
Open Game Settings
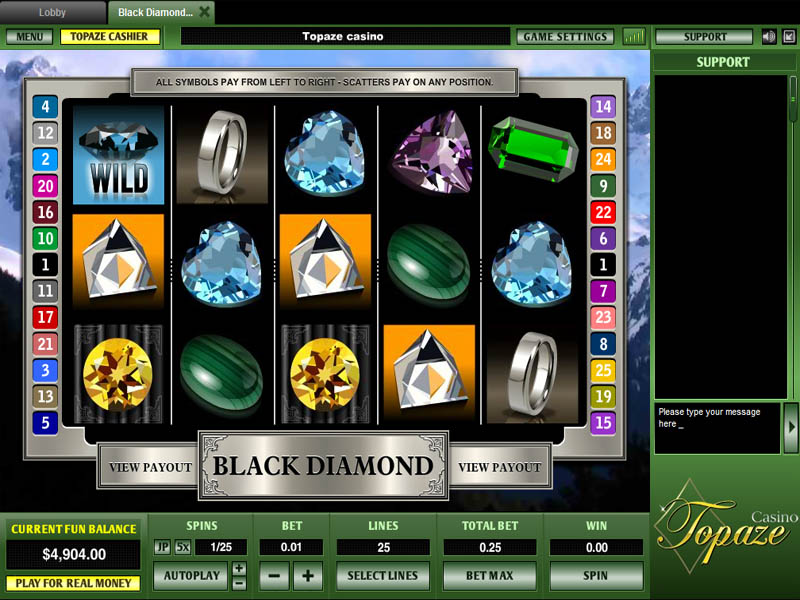pos(565,37)
